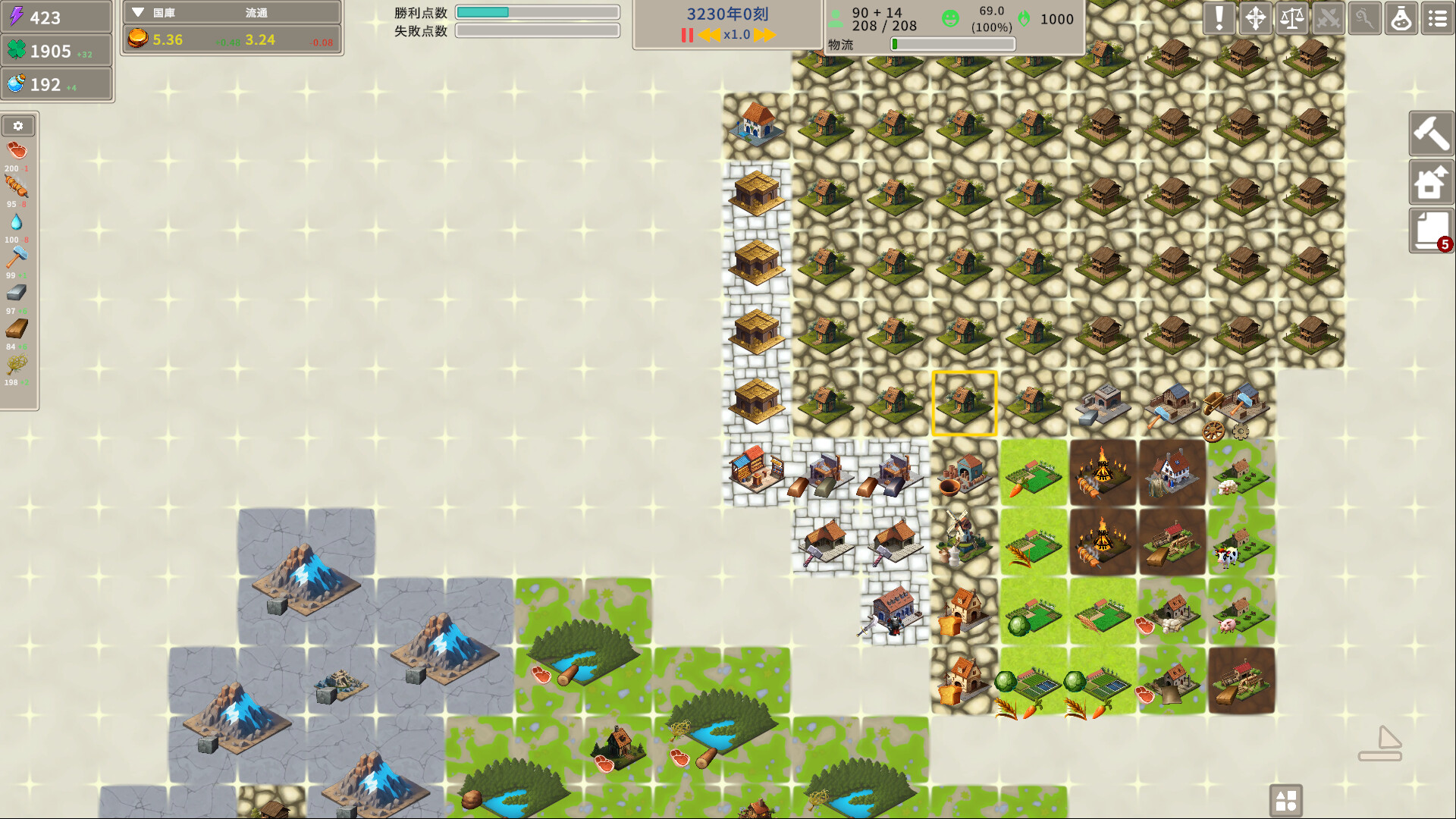The width and height of the screenshot is (1456, 819).
Task: Click the compass expansion icon
Action: [1255, 18]
